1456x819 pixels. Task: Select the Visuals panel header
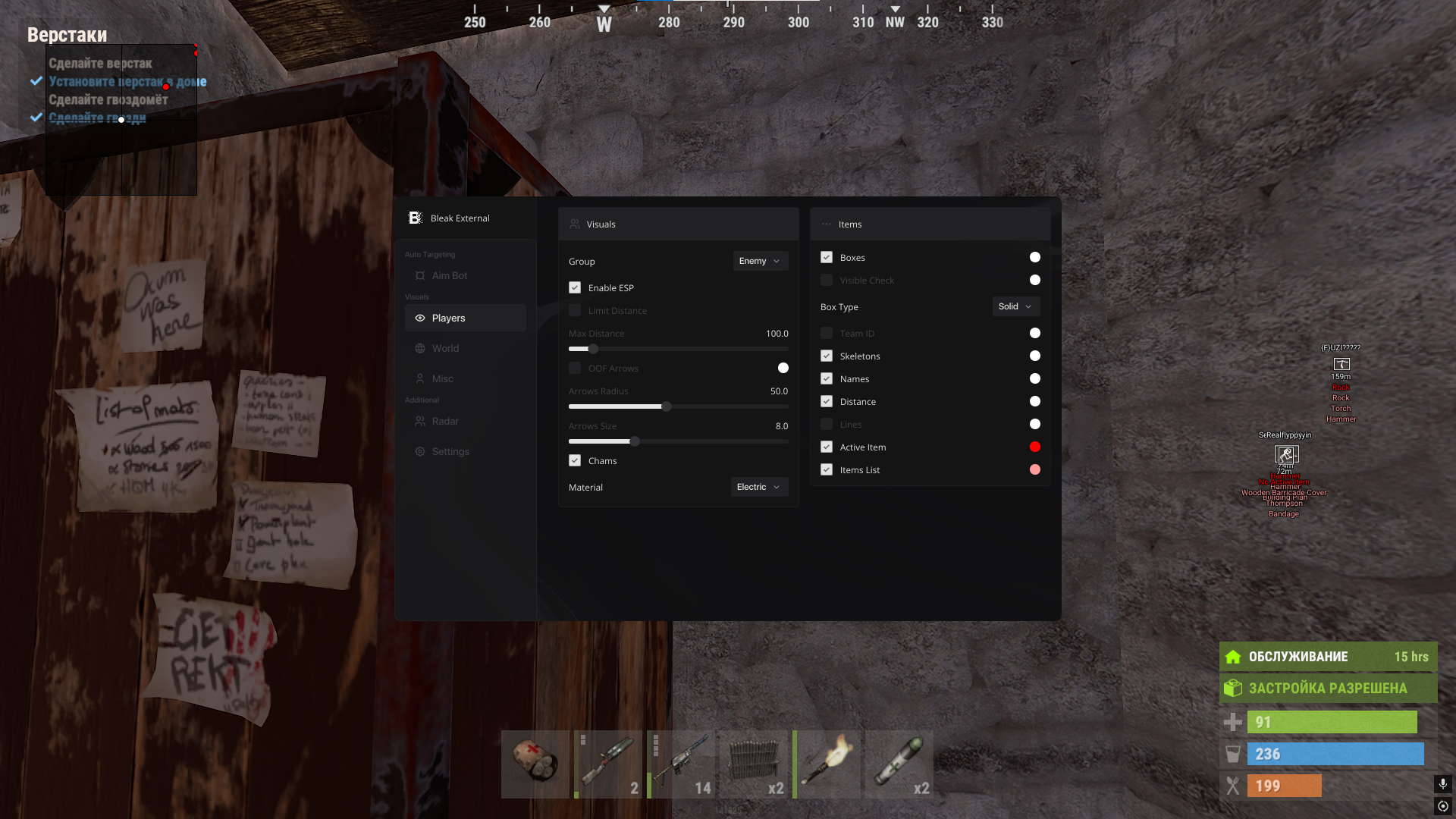coord(601,224)
